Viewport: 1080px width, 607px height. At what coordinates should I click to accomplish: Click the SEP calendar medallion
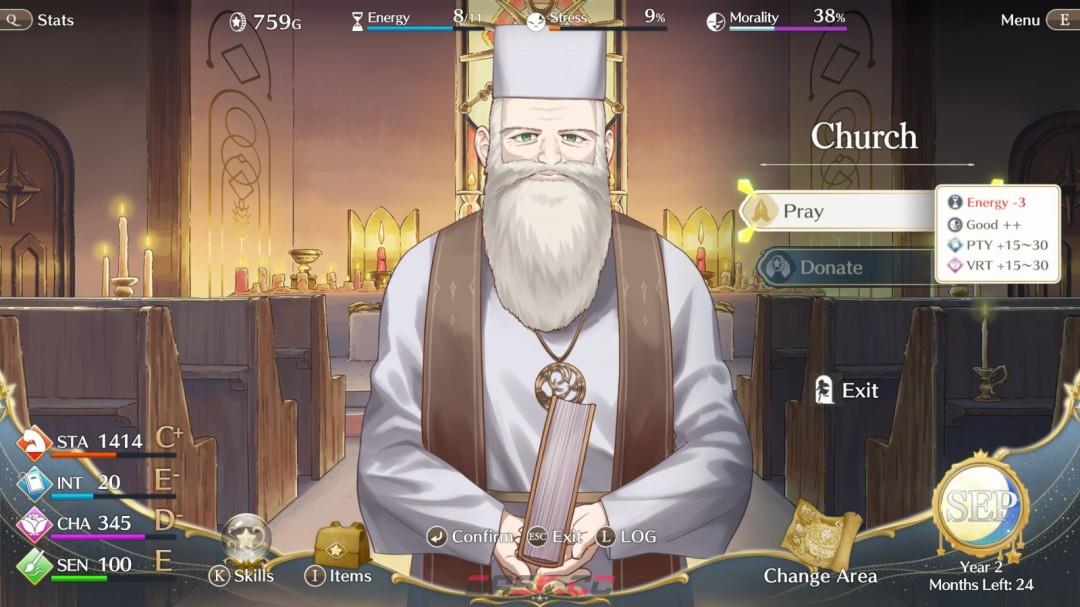pos(980,507)
